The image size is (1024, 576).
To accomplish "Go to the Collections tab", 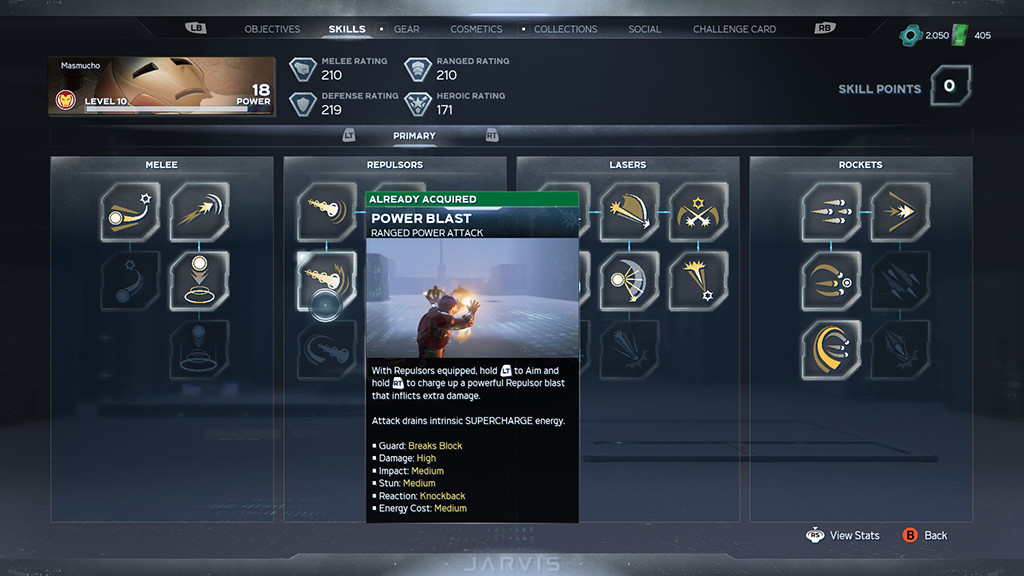I will 565,29.
